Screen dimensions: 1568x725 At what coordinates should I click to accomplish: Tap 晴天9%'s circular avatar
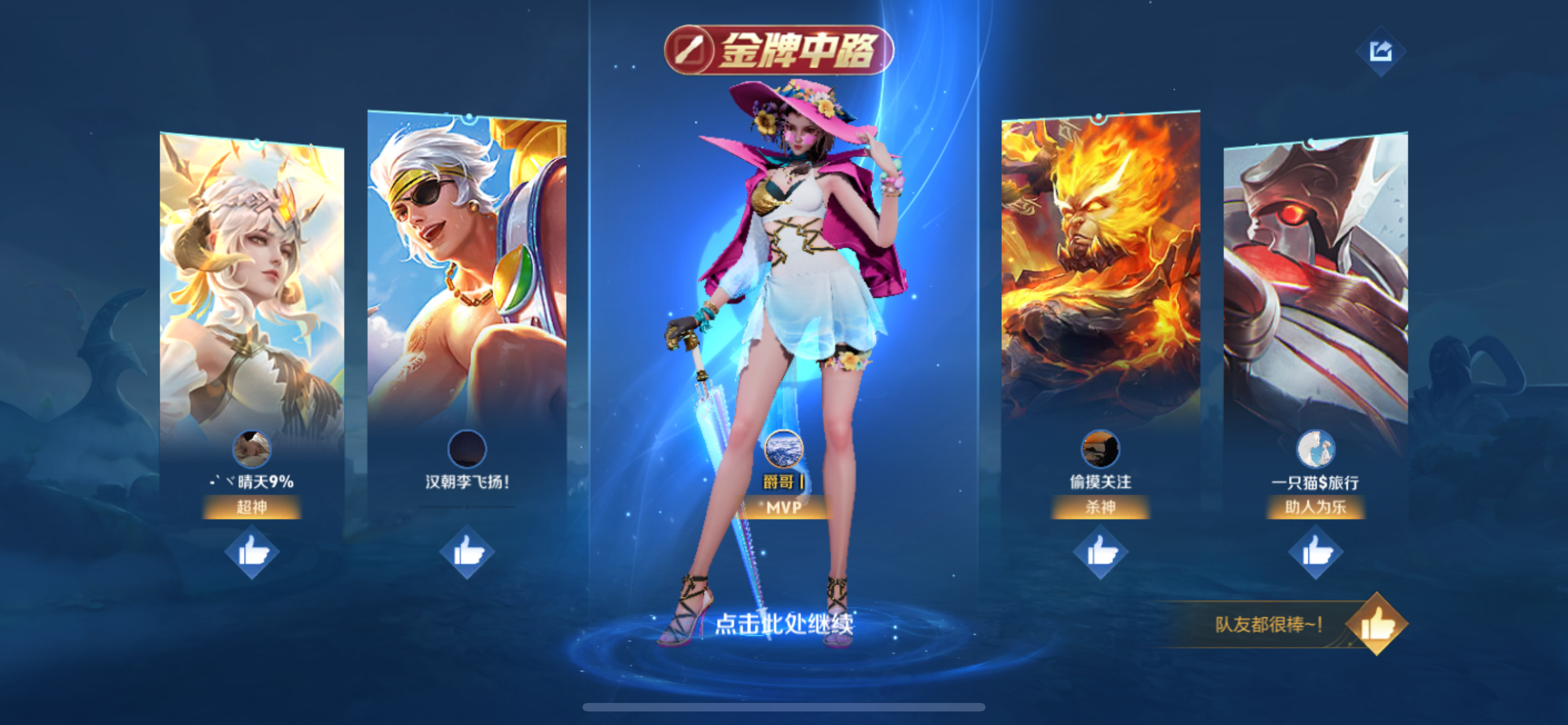coord(251,449)
